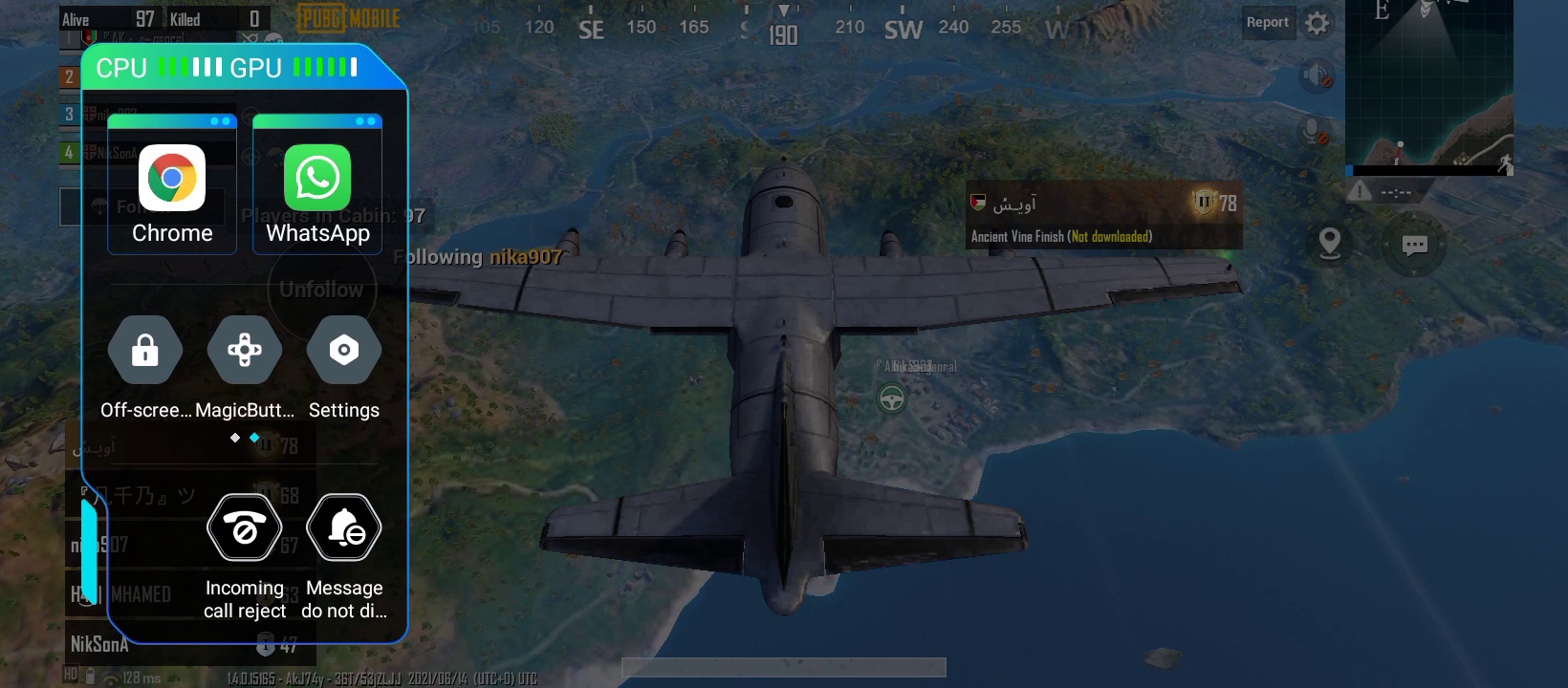Screen dimensions: 1568x688
Task: Open the game assistant Settings
Action: click(344, 352)
